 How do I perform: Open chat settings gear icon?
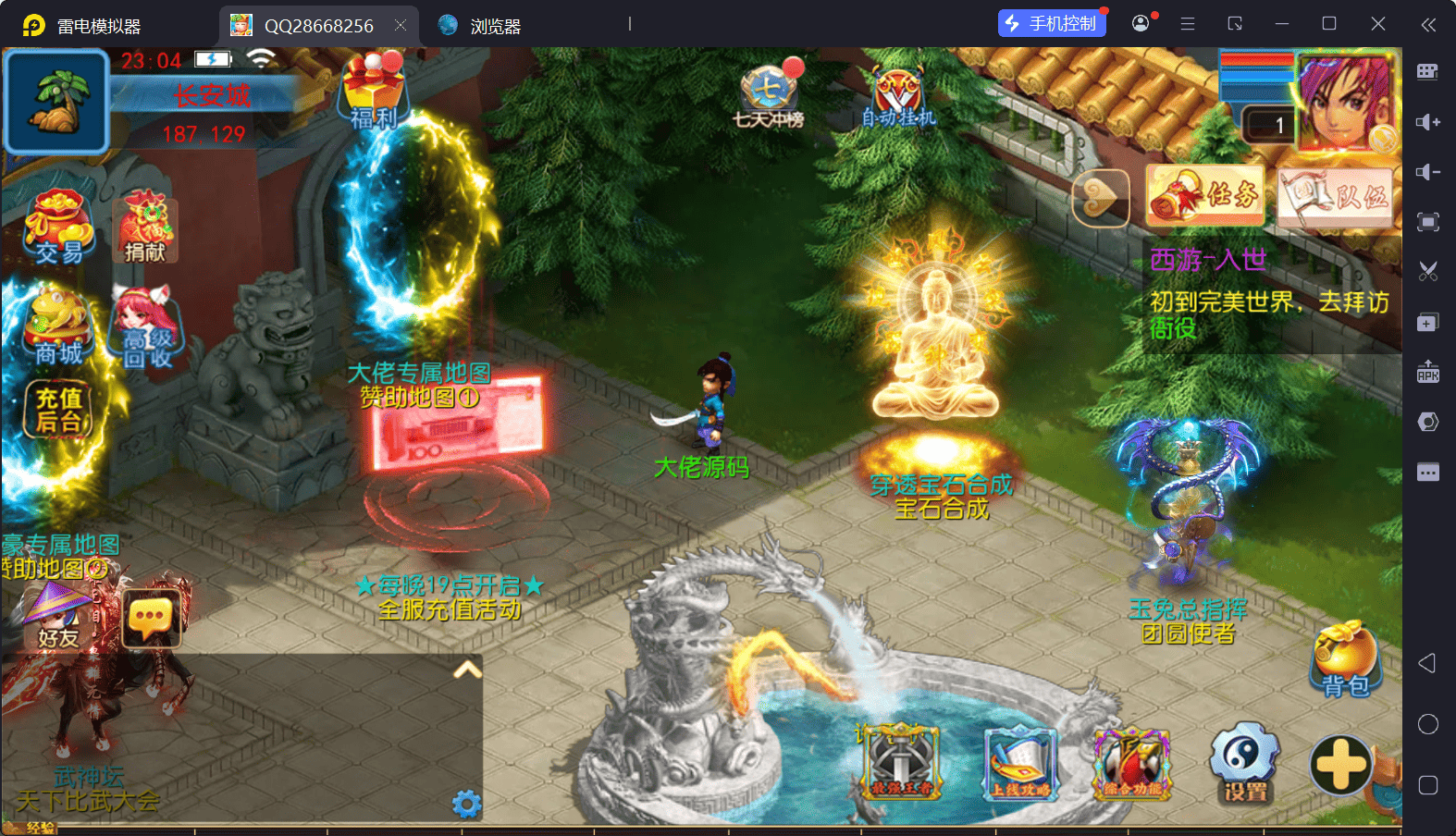pos(466,804)
